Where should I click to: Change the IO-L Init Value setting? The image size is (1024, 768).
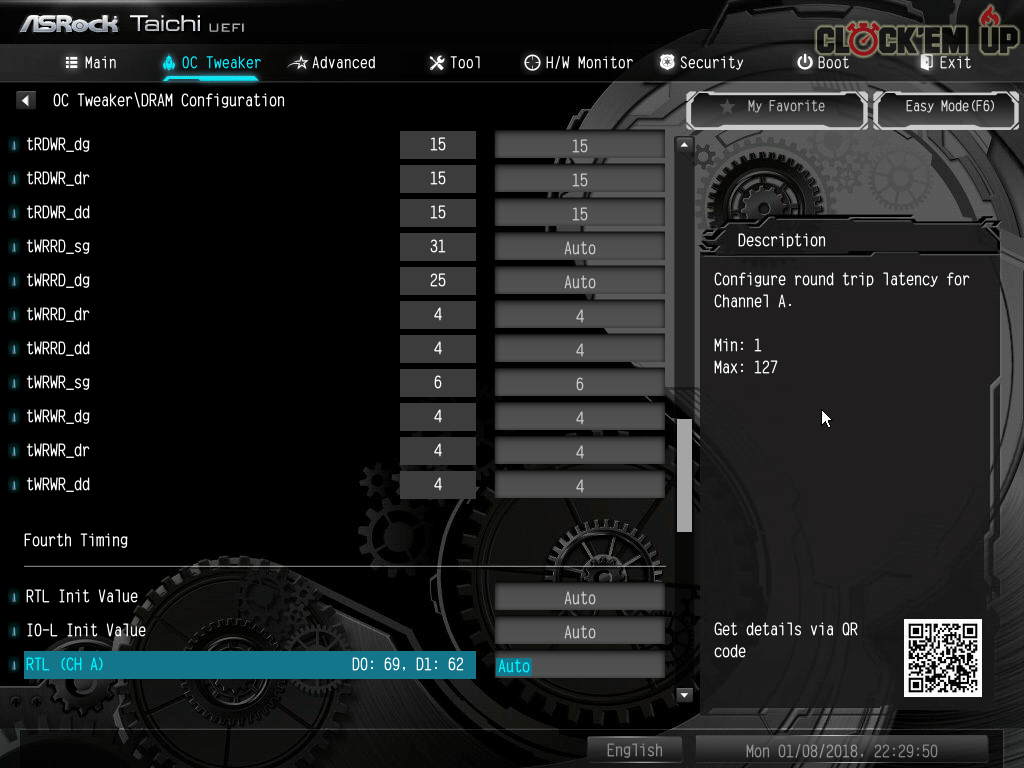click(x=579, y=632)
